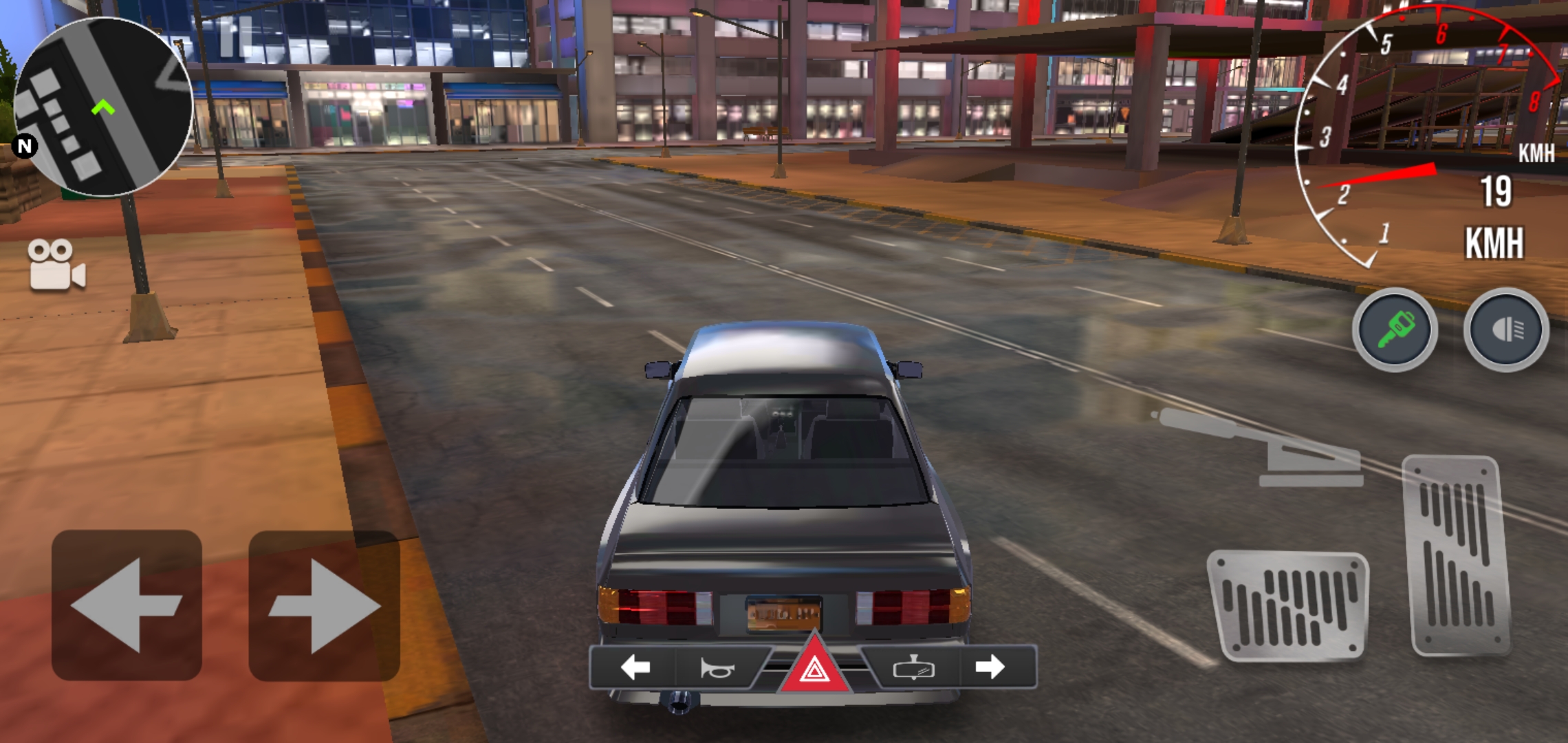Toggle the engine with the green key button
The height and width of the screenshot is (743, 1568).
click(1395, 330)
